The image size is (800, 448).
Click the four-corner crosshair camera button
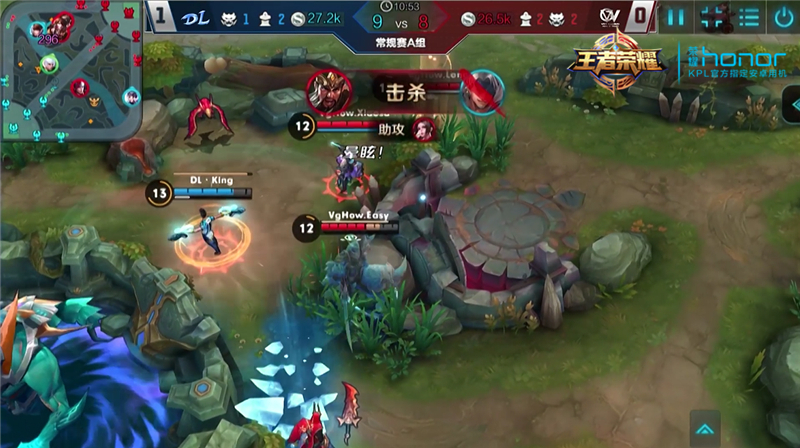click(x=712, y=16)
